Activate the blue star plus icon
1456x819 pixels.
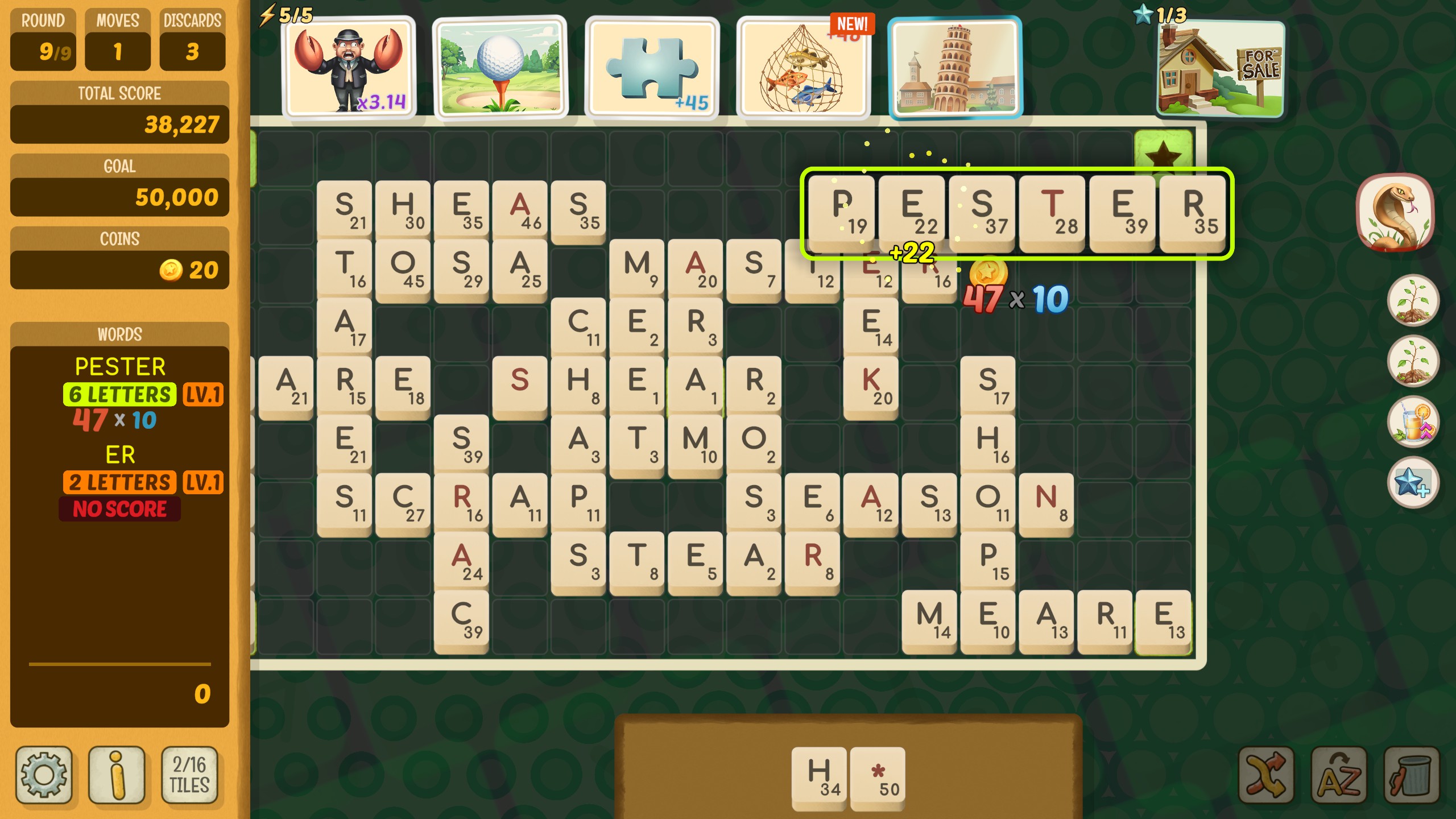1413,482
